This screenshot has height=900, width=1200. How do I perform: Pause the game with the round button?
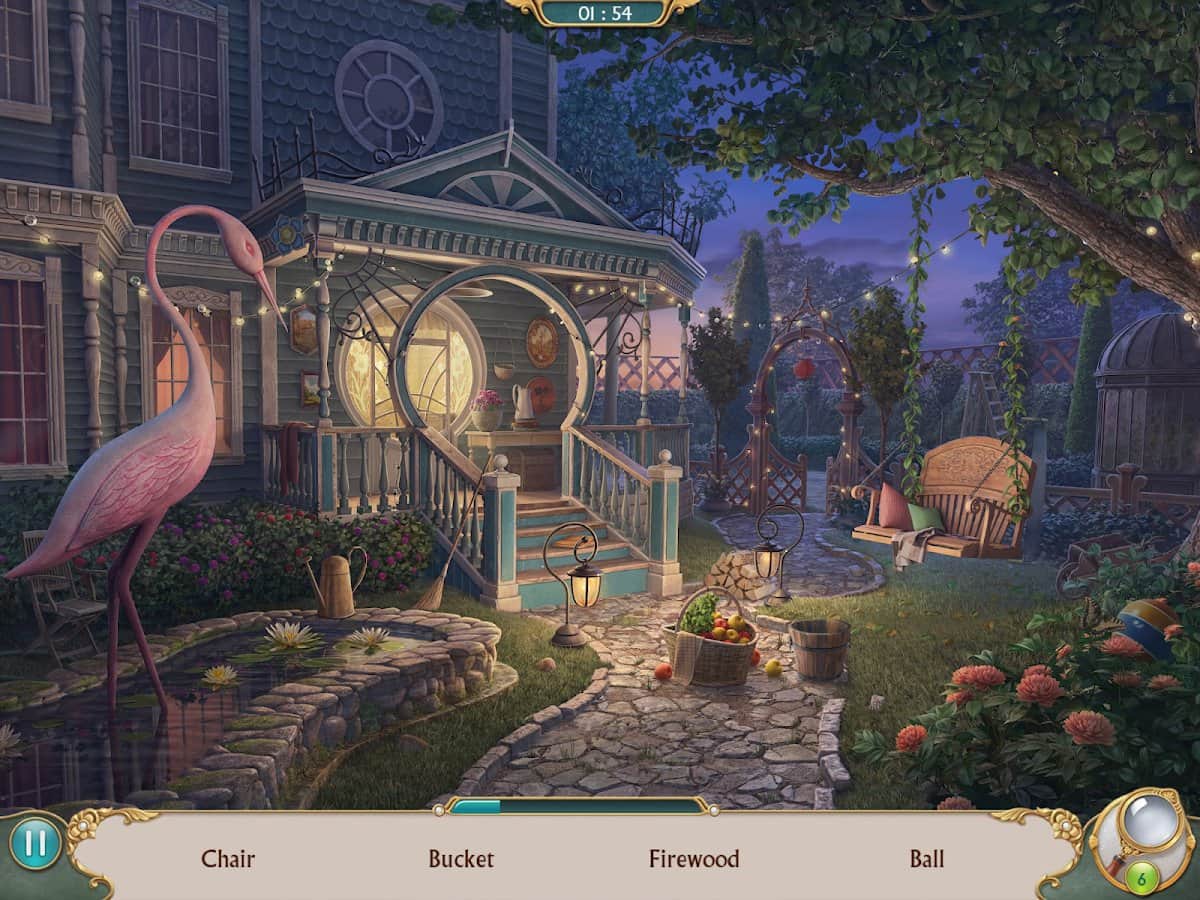tap(35, 845)
